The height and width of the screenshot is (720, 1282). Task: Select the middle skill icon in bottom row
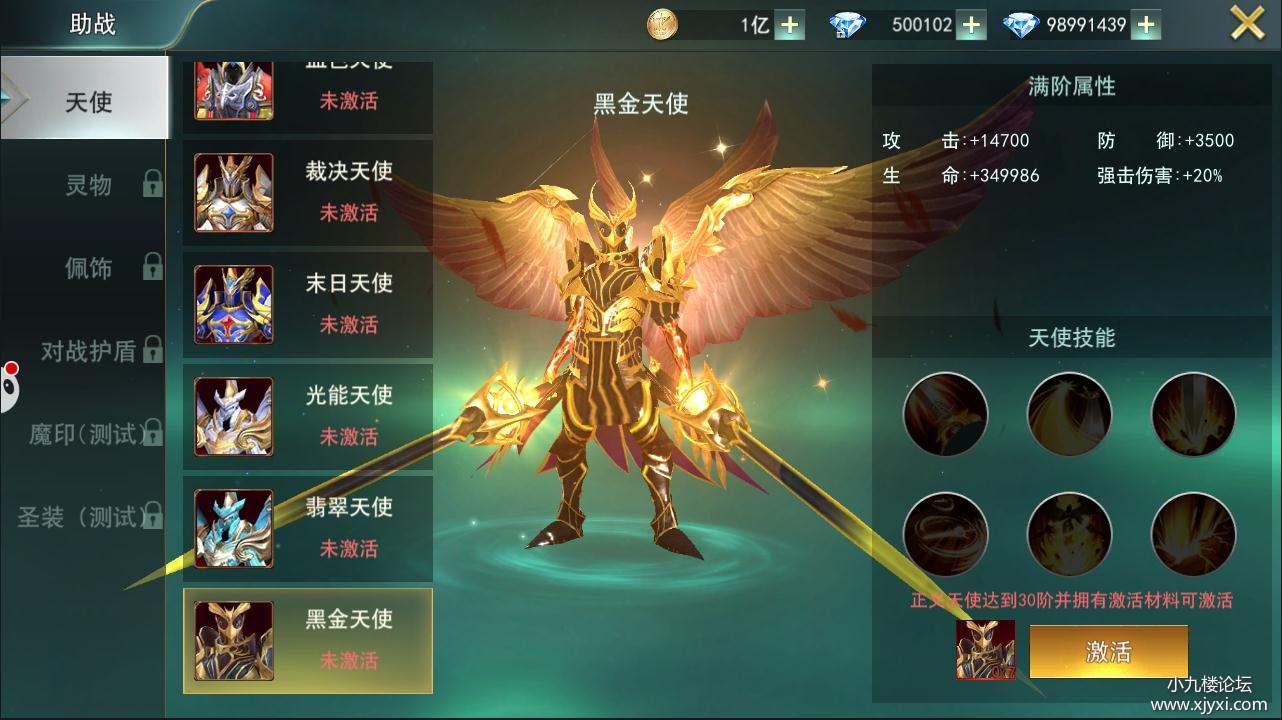click(x=1068, y=535)
